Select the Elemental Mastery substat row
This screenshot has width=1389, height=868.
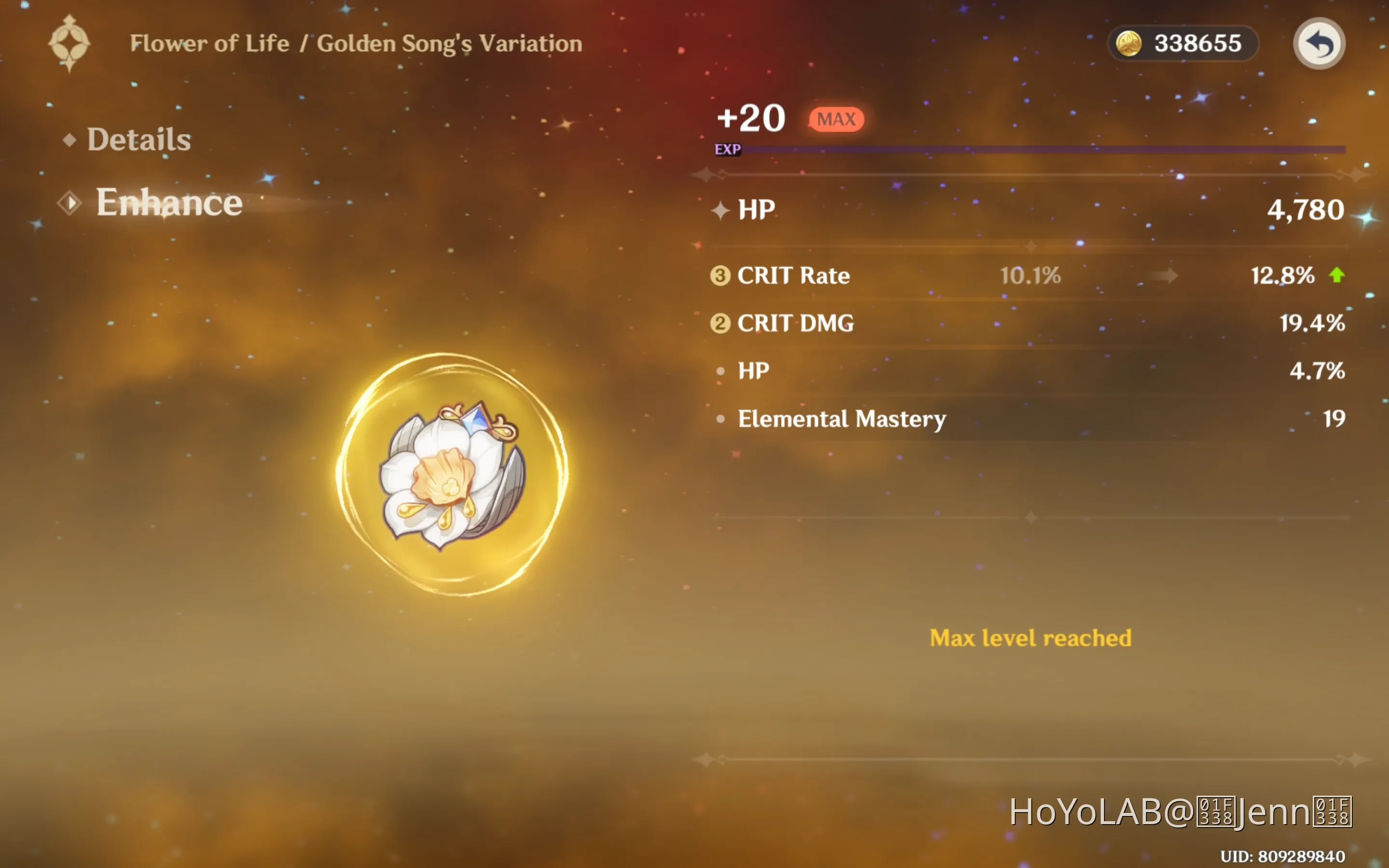click(x=976, y=419)
